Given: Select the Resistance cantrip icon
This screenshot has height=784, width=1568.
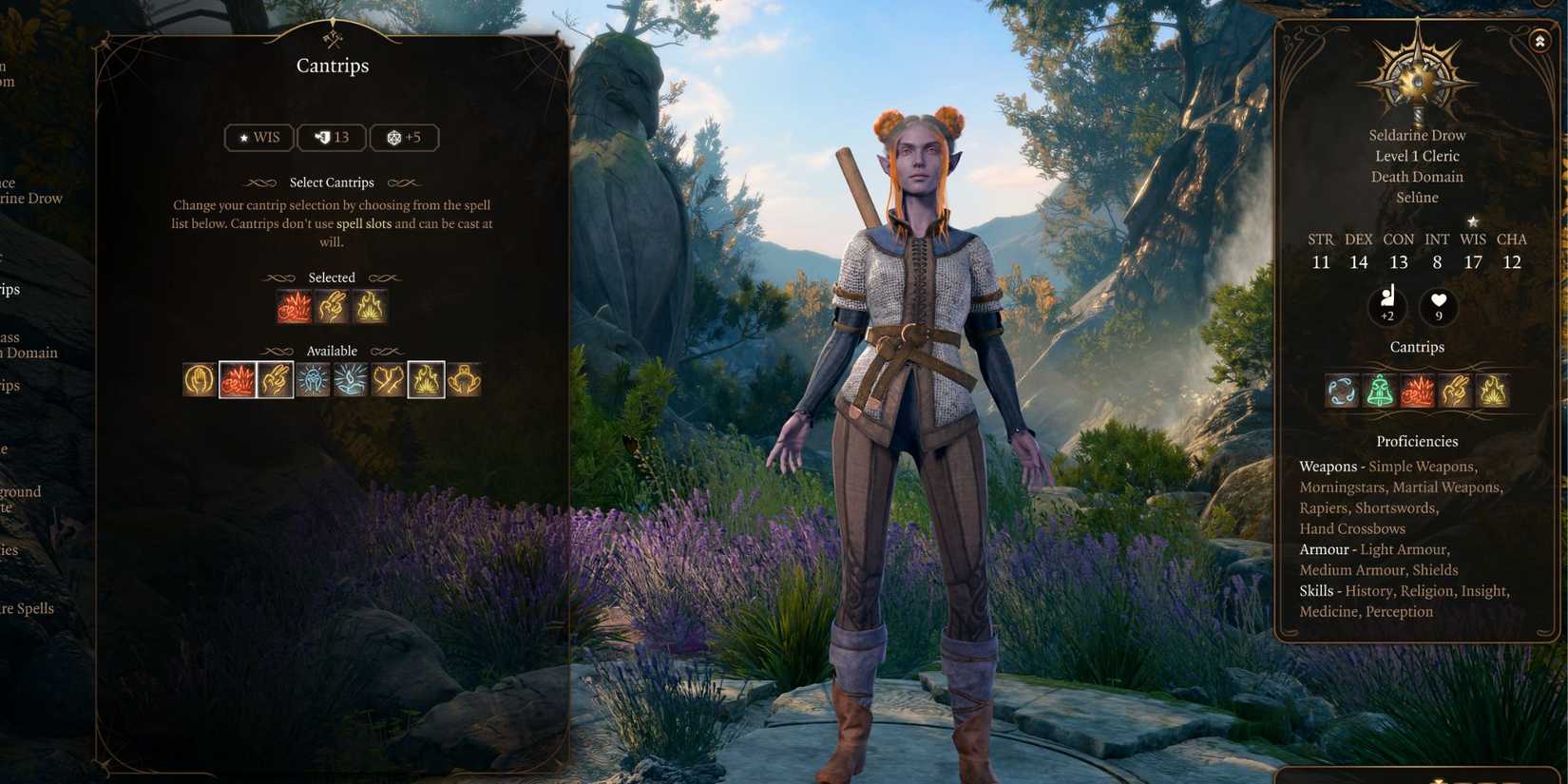Looking at the screenshot, I should coord(199,379).
